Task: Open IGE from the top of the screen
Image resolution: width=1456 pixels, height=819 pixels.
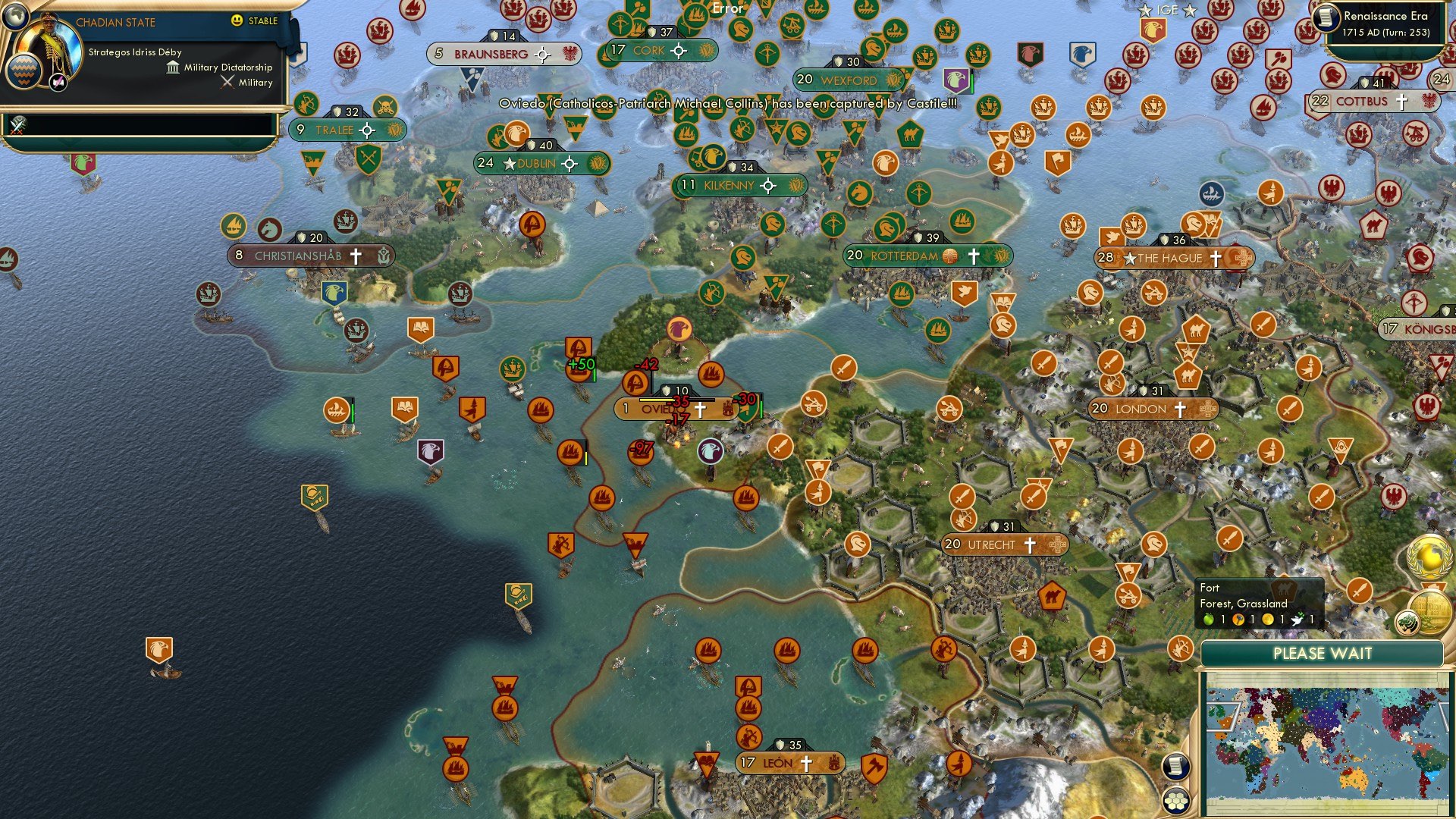Action: pyautogui.click(x=1166, y=11)
